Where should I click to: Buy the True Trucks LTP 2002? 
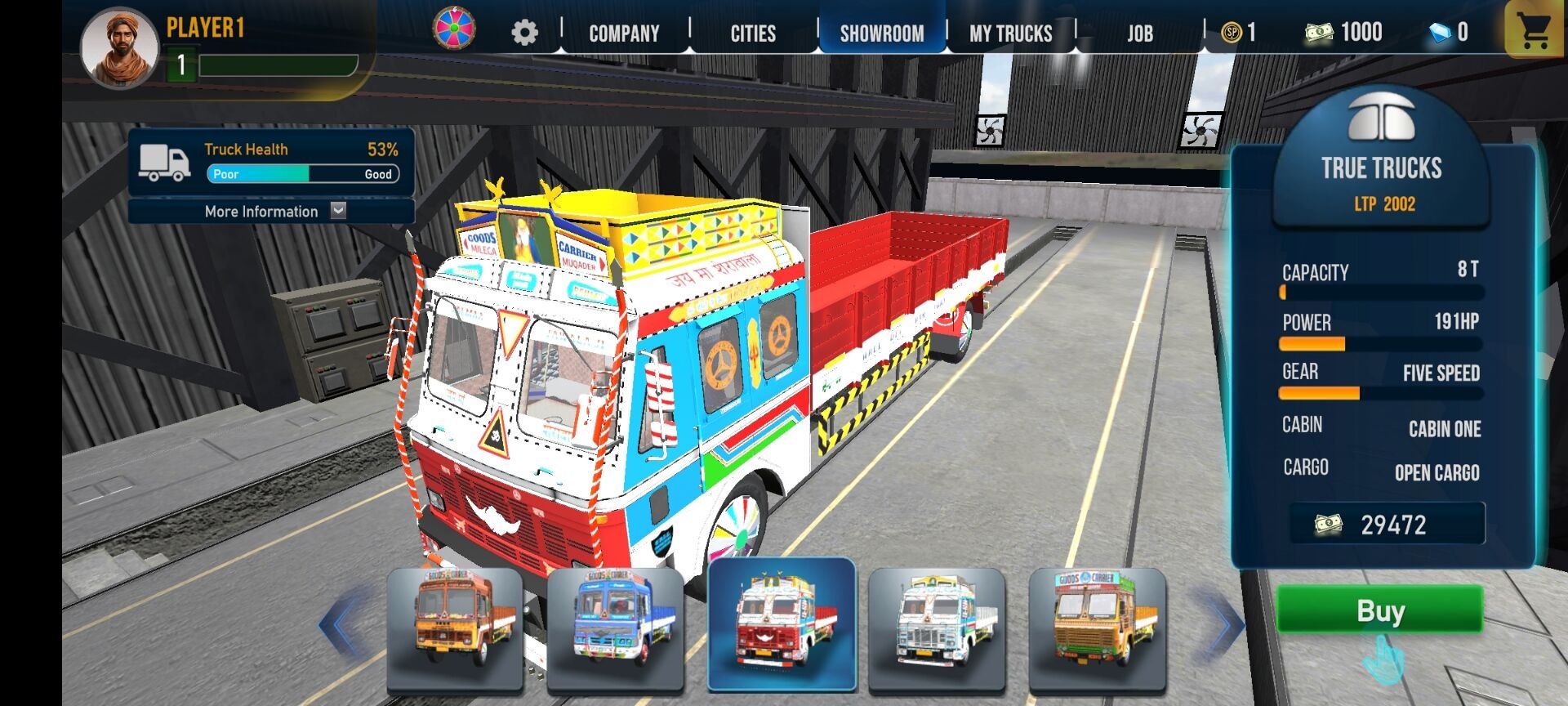[x=1379, y=610]
